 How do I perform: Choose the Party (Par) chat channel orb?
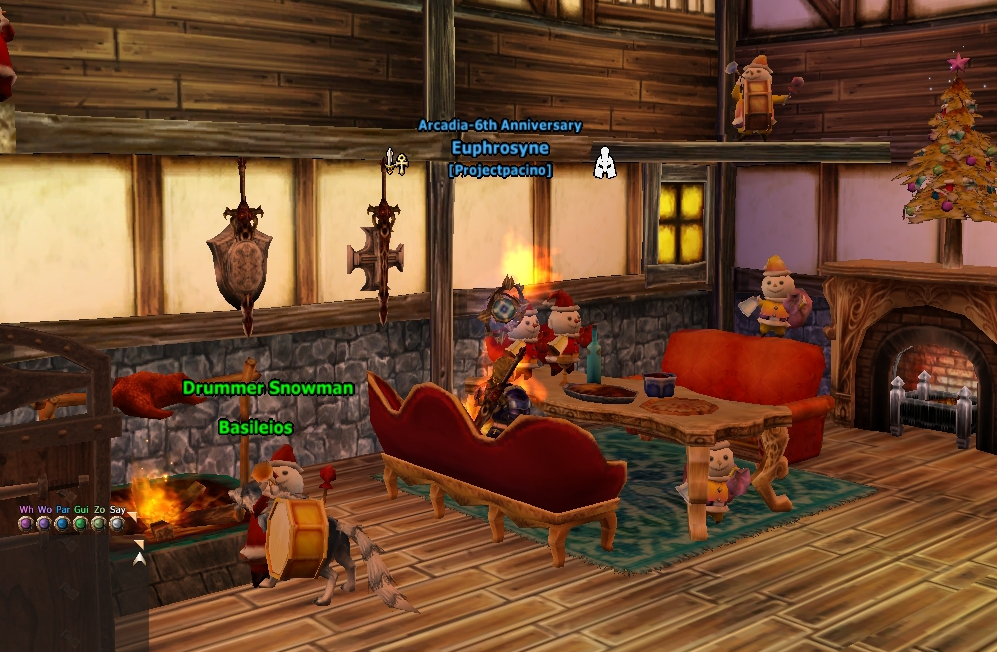(63, 523)
